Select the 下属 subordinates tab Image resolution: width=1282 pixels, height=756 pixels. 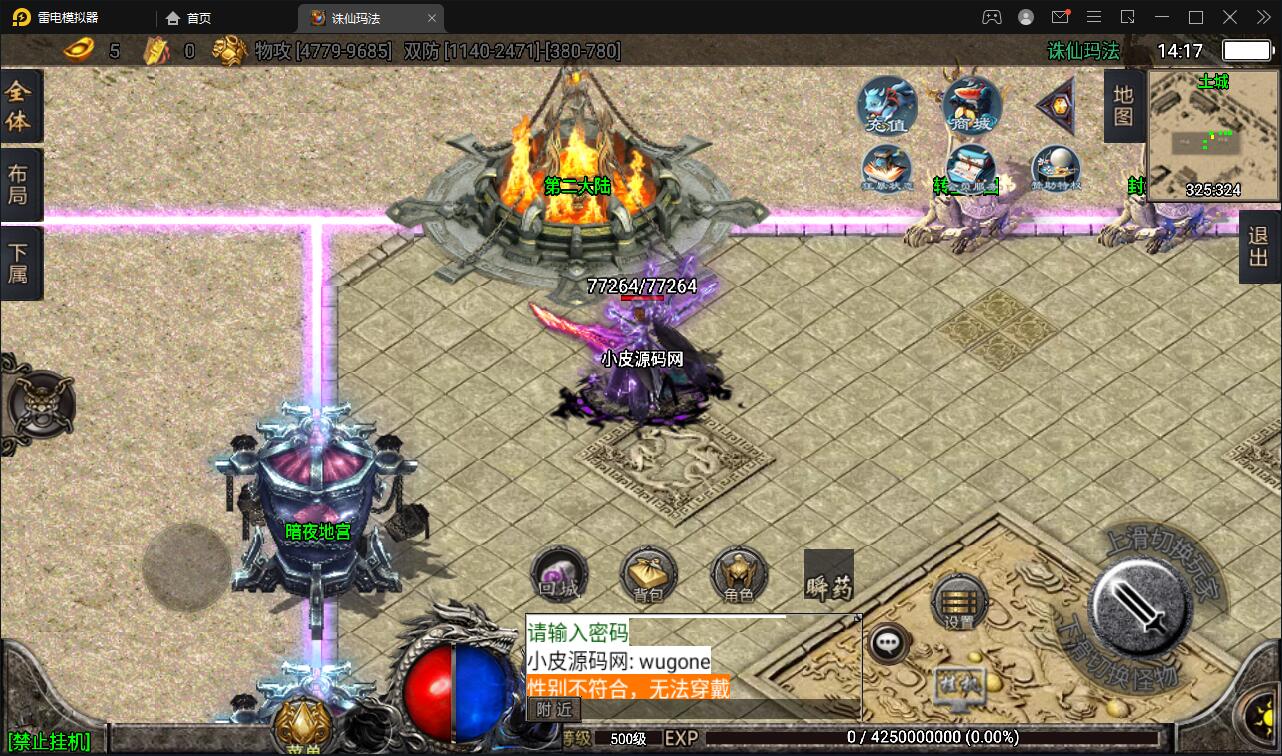19,262
